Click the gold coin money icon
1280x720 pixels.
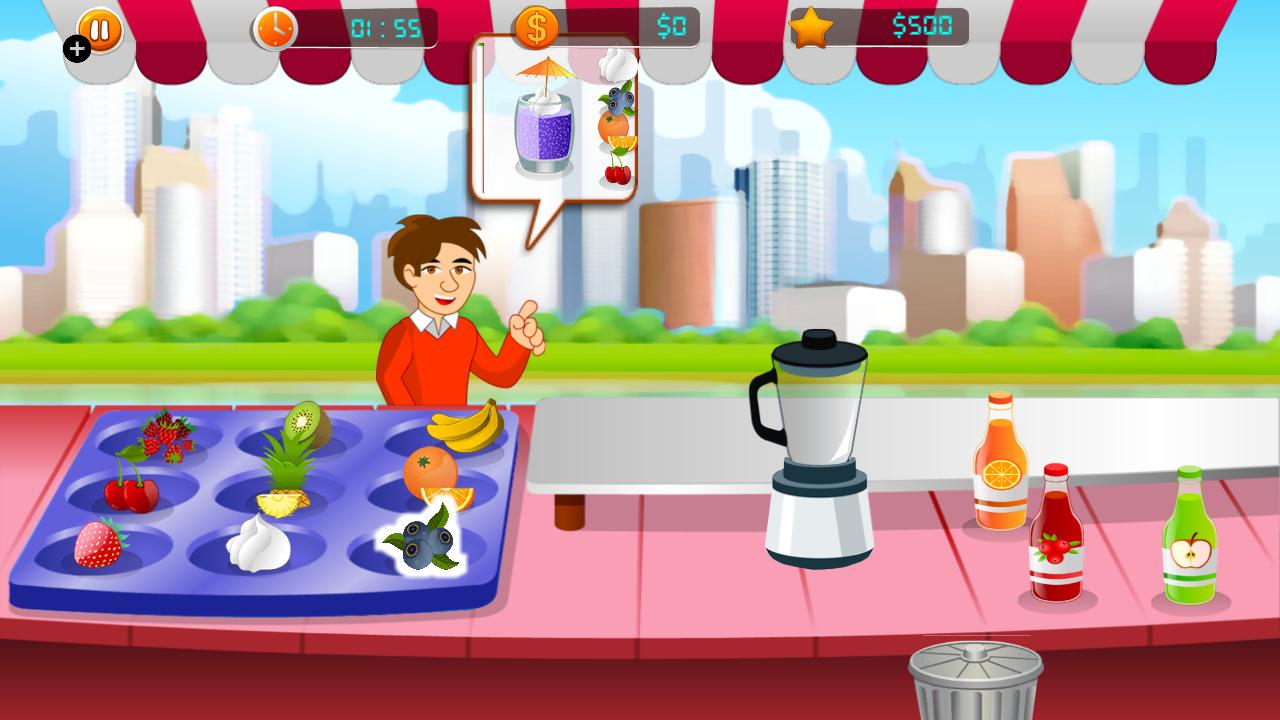(x=535, y=28)
